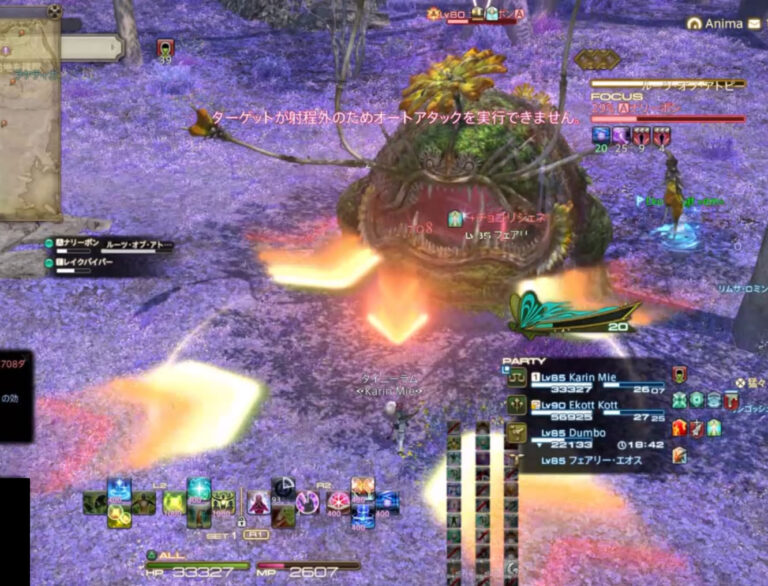Click the green shield buff under the minimap bar
The width and height of the screenshot is (768, 586).
pyautogui.click(x=165, y=47)
